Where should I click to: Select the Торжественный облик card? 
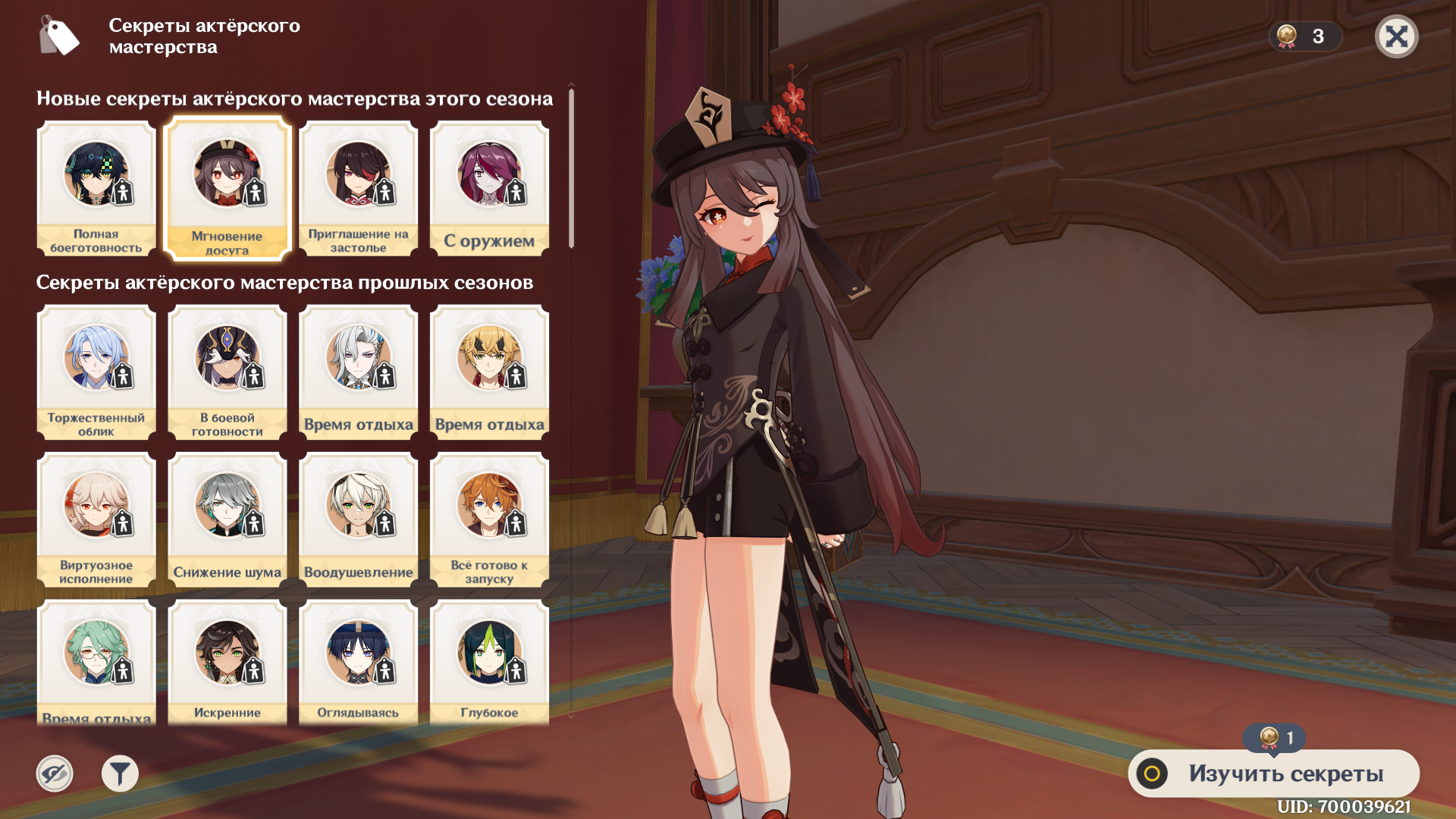pyautogui.click(x=96, y=372)
